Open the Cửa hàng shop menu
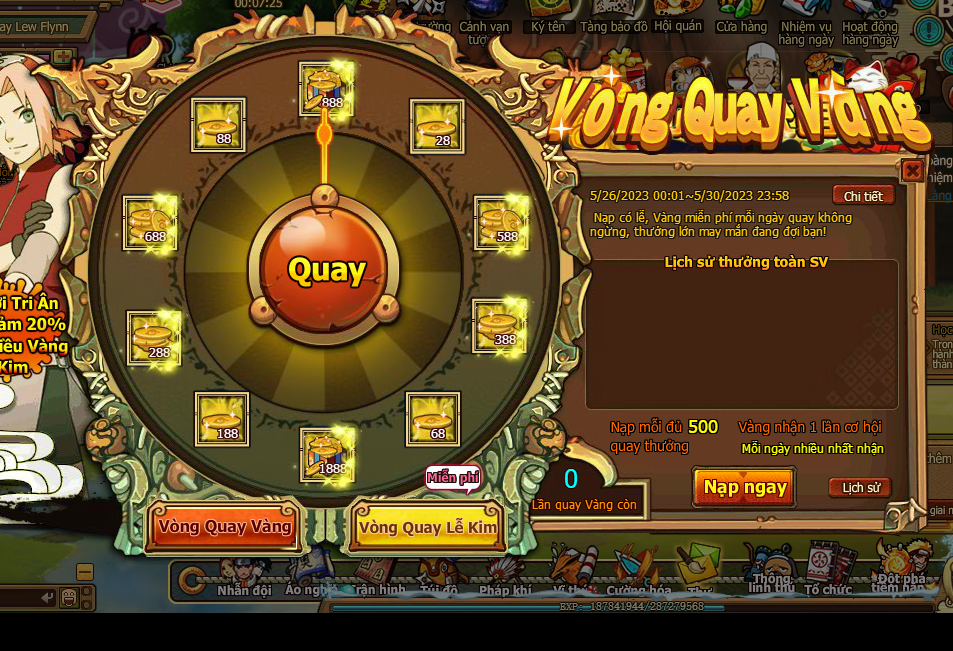 pyautogui.click(x=741, y=27)
